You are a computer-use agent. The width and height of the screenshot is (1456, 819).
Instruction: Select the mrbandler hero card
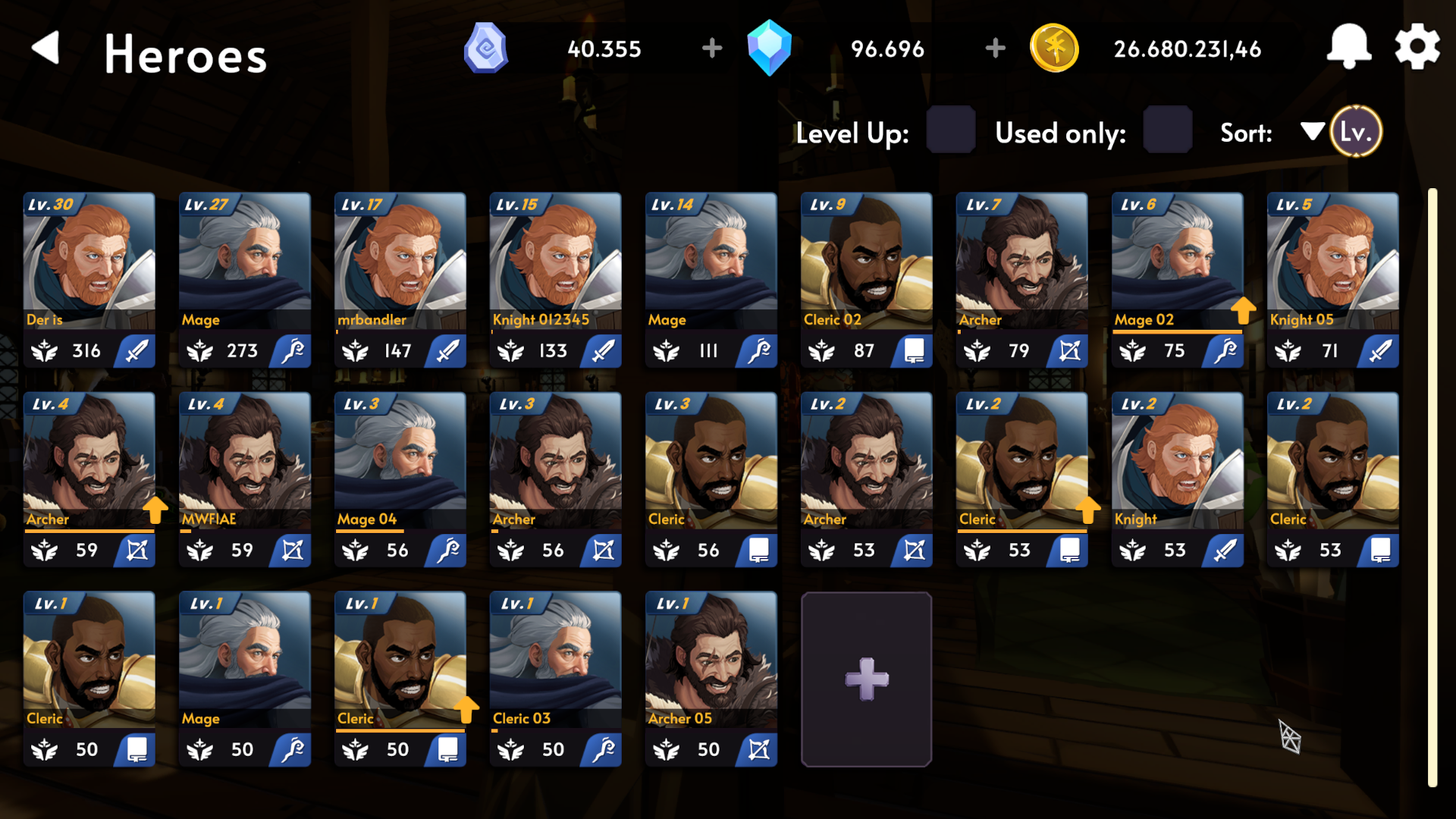coord(400,277)
